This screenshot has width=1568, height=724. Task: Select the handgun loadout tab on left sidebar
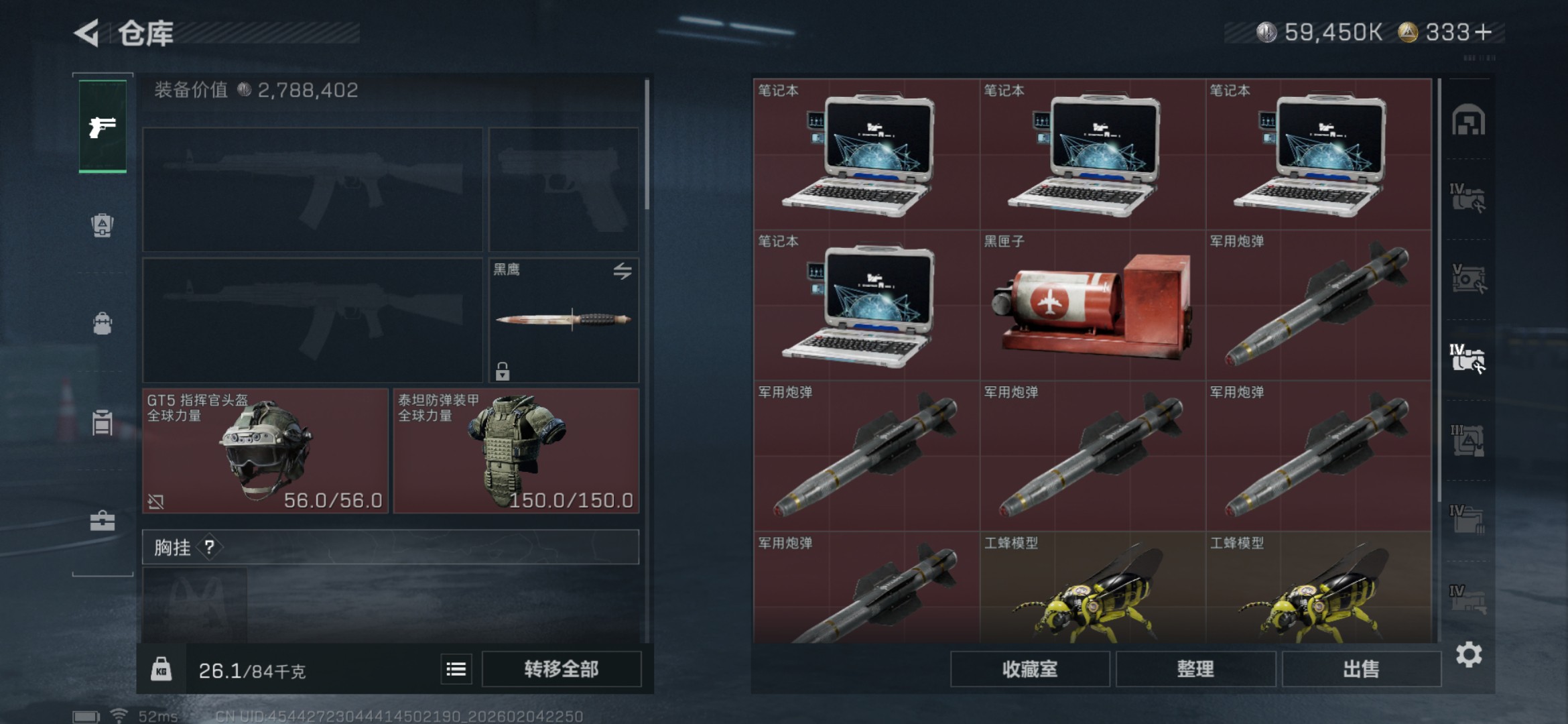pos(102,127)
